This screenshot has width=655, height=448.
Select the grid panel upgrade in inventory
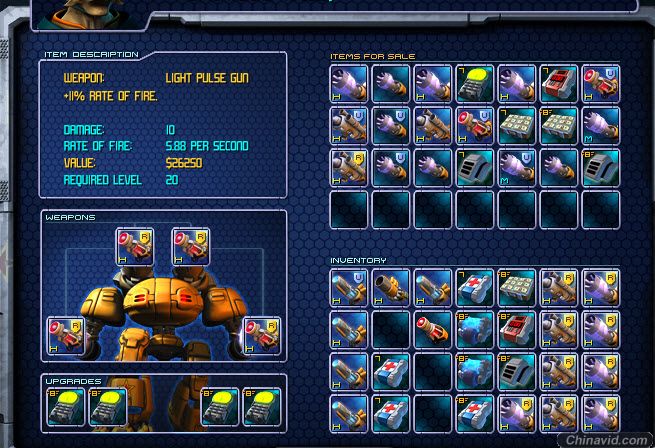click(x=517, y=285)
